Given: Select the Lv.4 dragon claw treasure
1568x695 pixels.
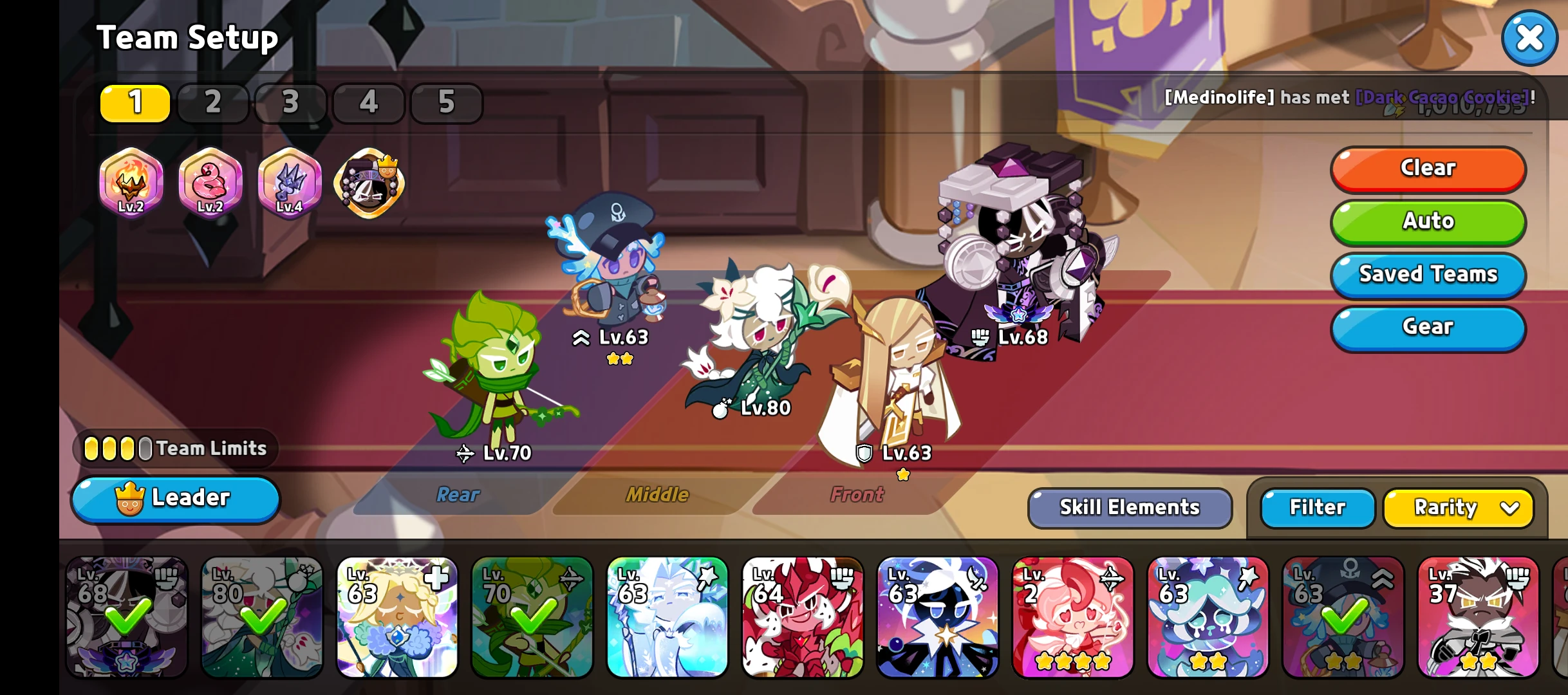Looking at the screenshot, I should click(x=290, y=183).
